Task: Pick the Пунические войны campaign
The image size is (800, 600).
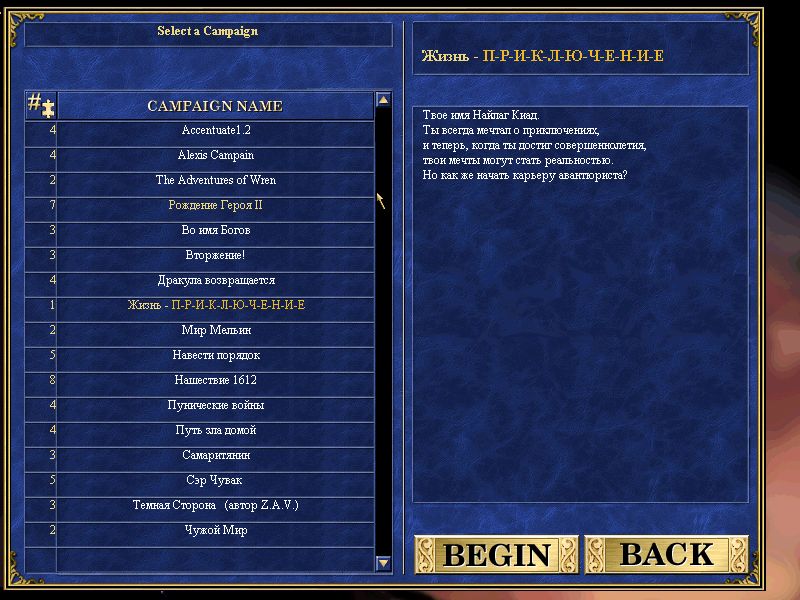Action: (215, 406)
